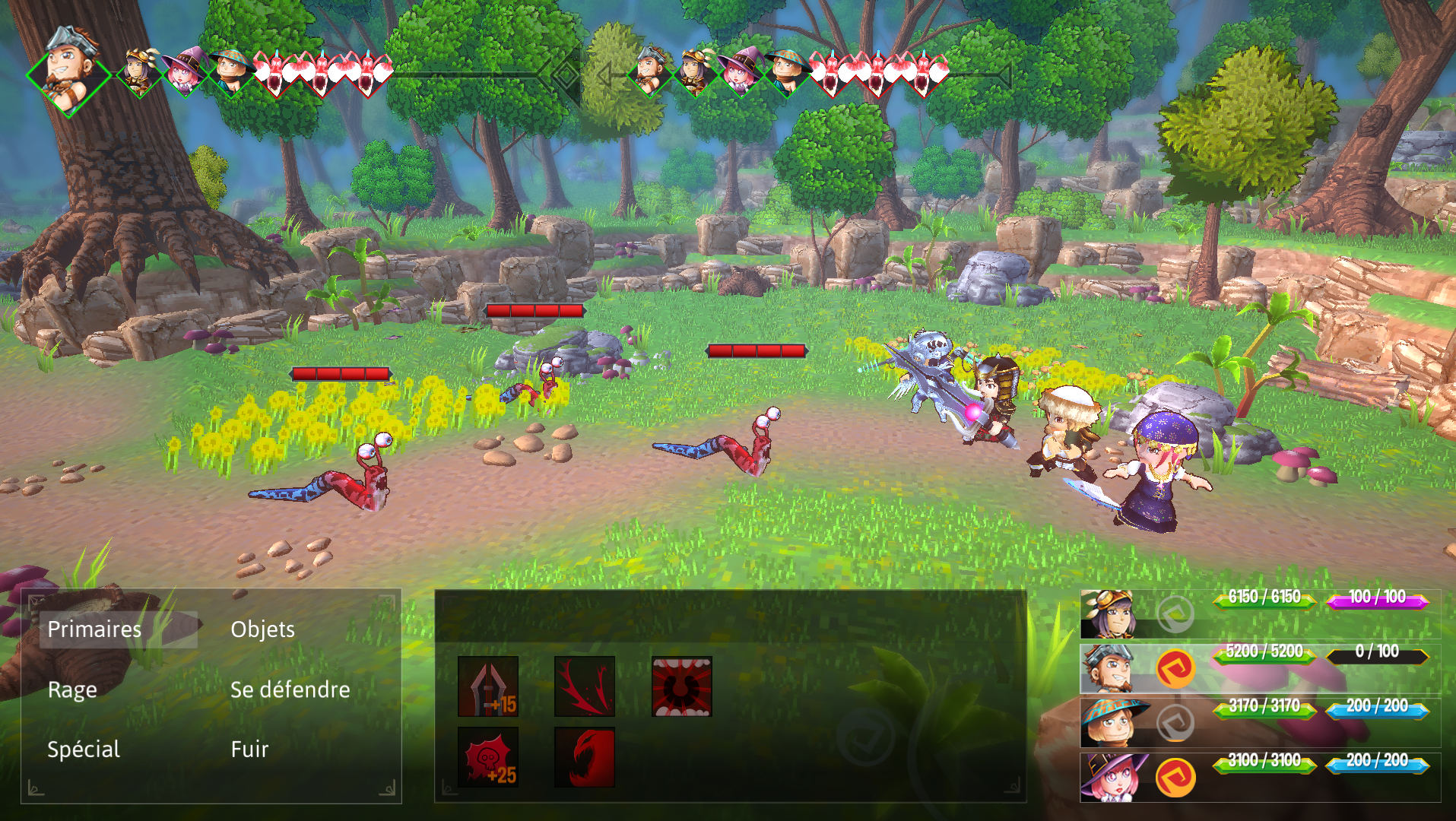This screenshot has width=1456, height=821.
Task: Choose the Rage command
Action: (72, 689)
